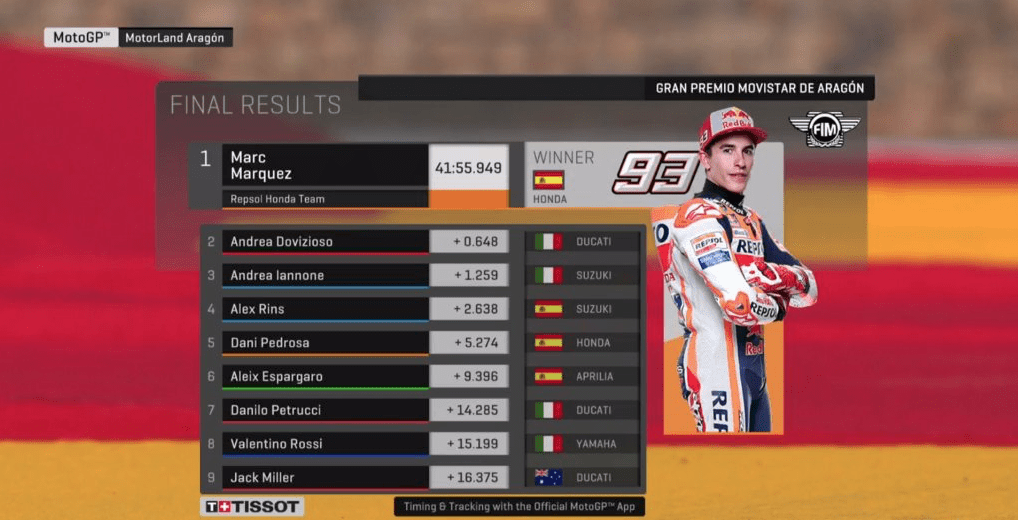This screenshot has width=1018, height=520.
Task: Open the Official MotoGP App banner
Action: click(x=519, y=507)
